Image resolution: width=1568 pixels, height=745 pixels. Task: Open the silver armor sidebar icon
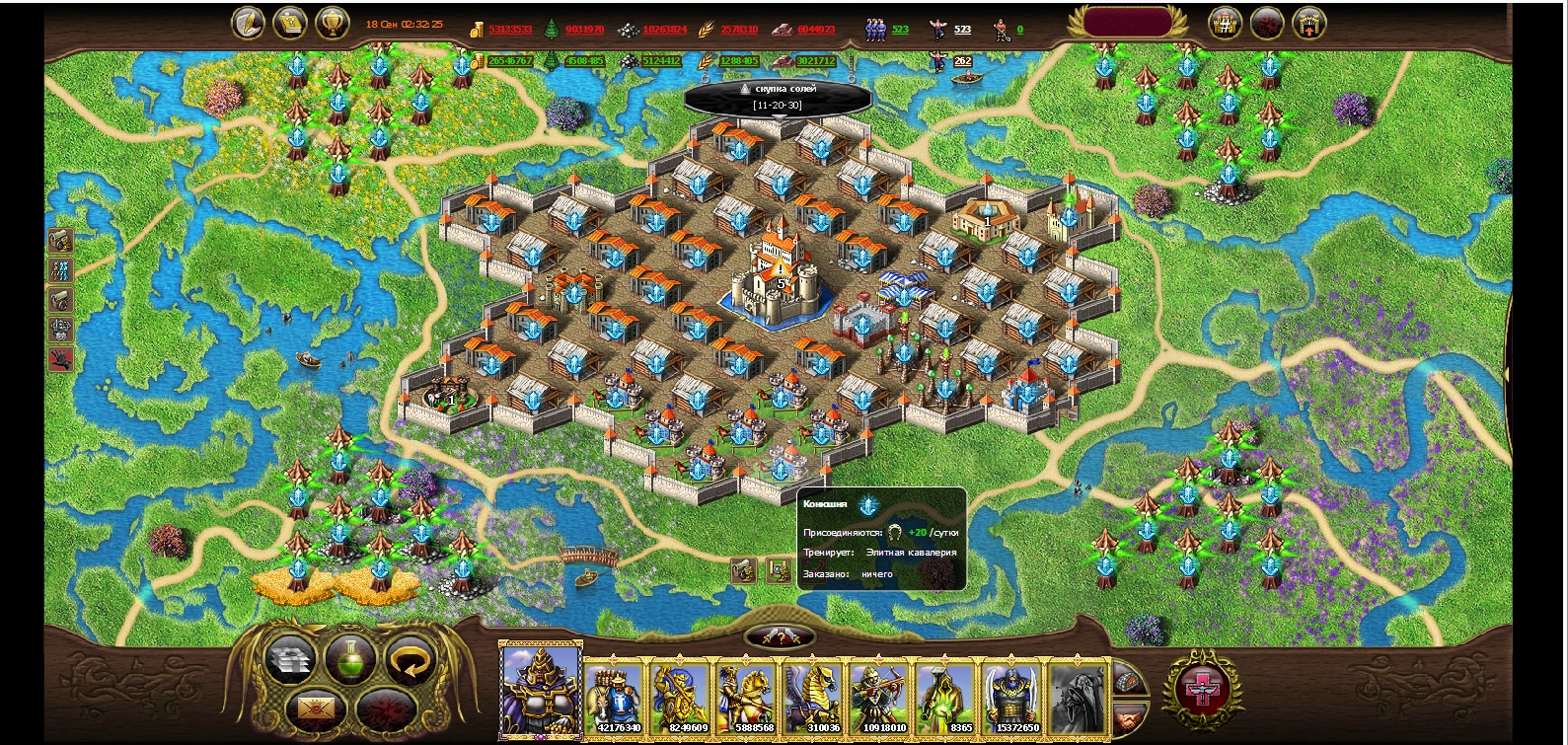click(x=60, y=330)
